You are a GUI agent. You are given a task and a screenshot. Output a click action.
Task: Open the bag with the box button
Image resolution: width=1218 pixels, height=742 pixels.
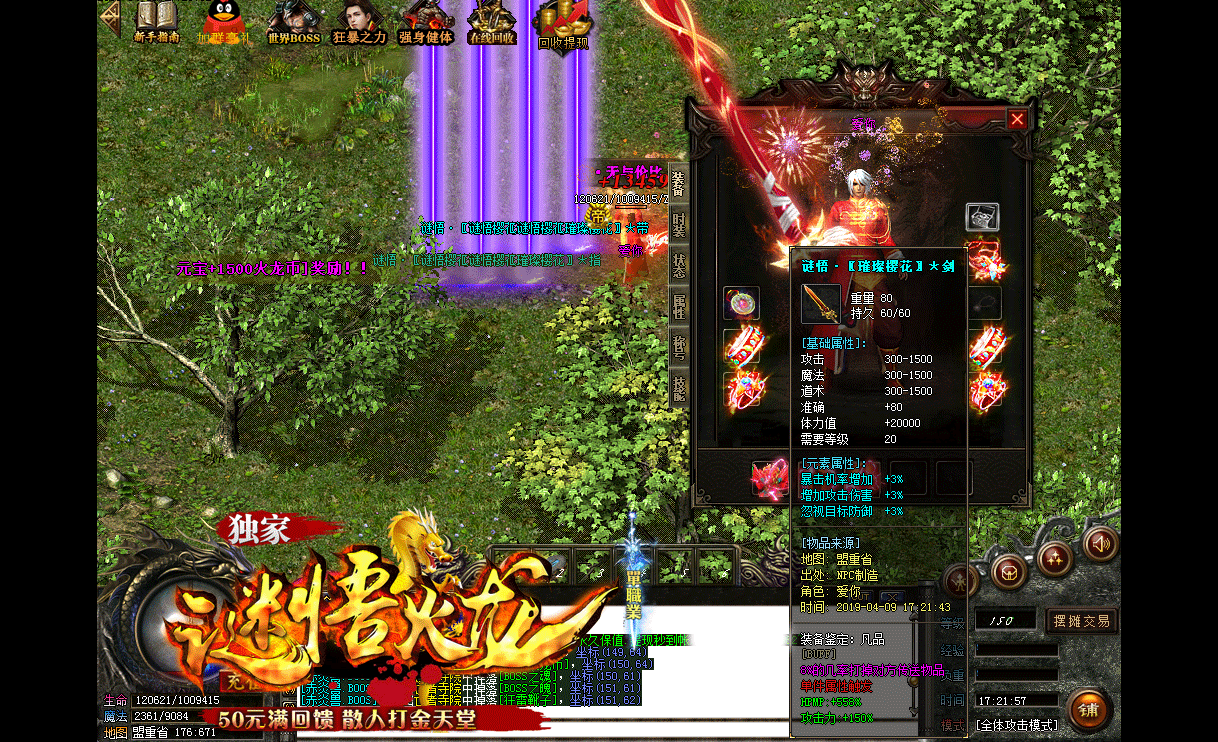[1010, 572]
